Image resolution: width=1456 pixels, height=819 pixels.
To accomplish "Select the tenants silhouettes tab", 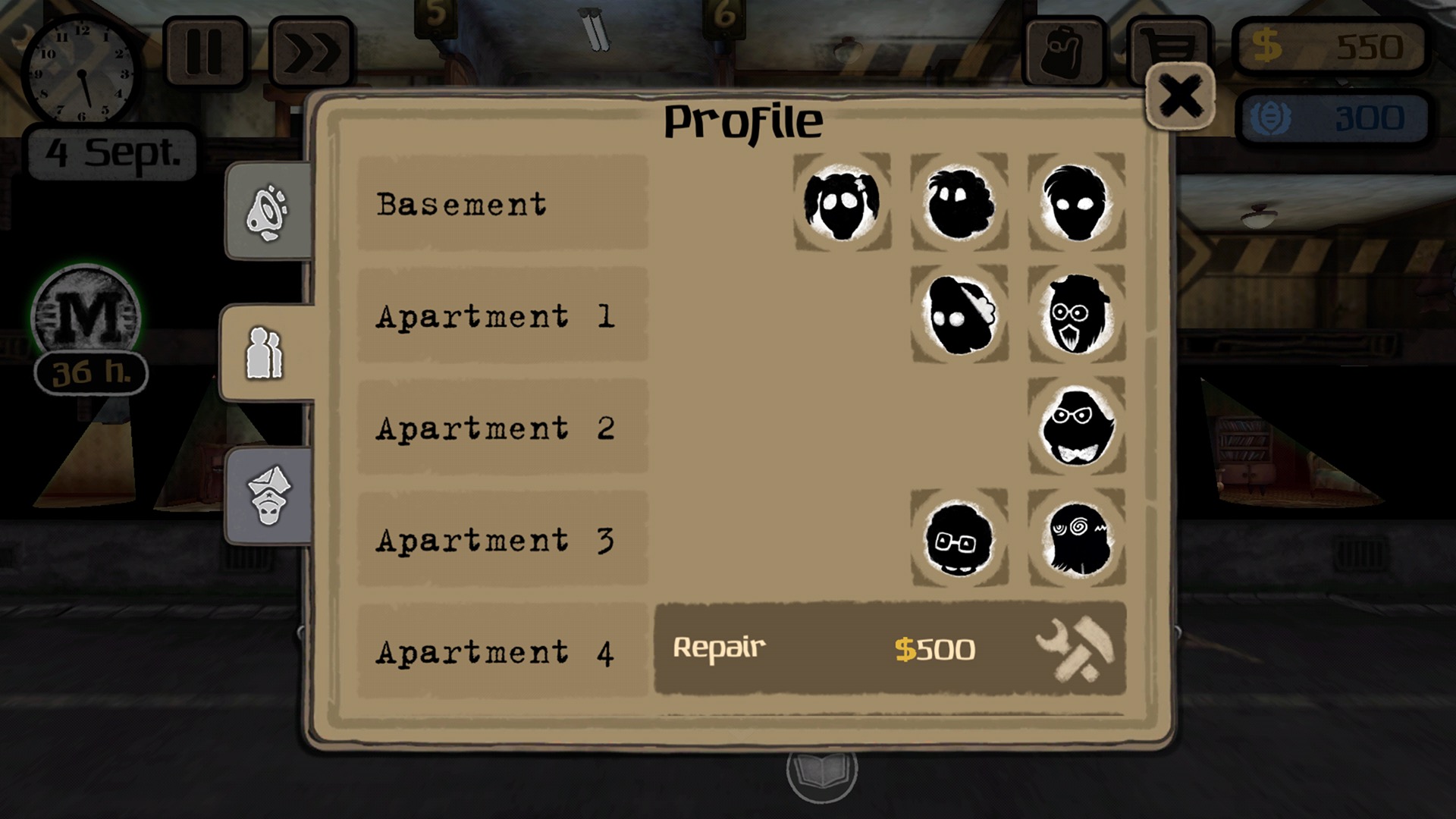I will (265, 353).
